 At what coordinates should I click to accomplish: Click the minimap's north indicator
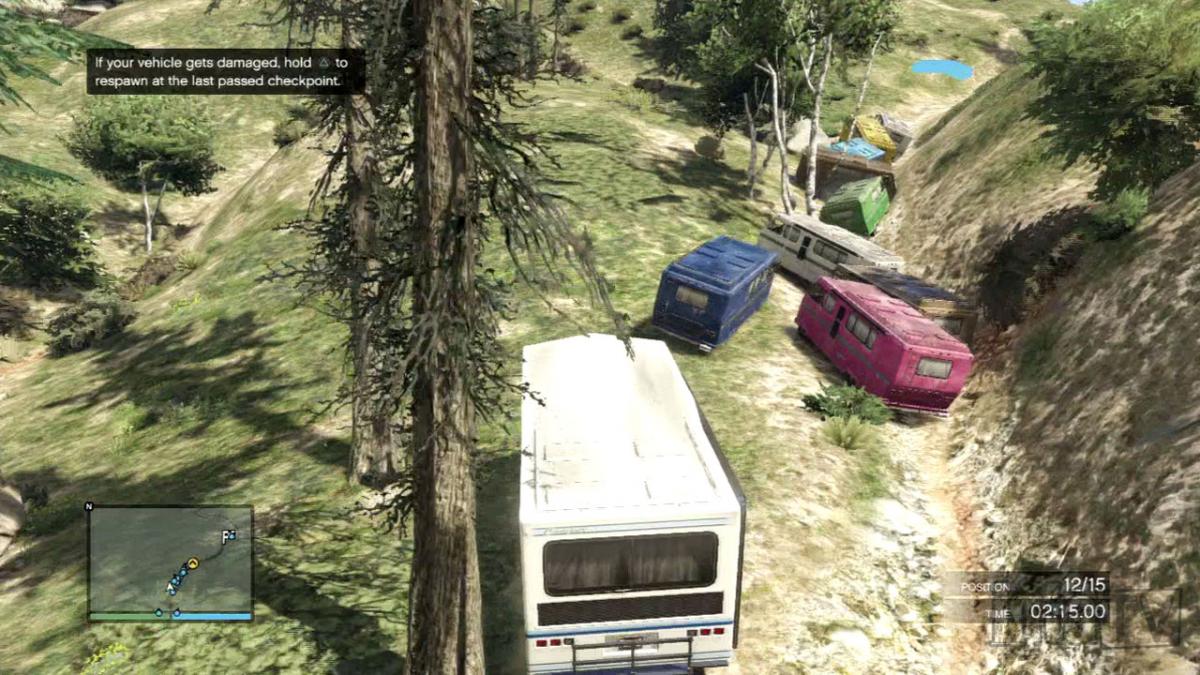(89, 507)
